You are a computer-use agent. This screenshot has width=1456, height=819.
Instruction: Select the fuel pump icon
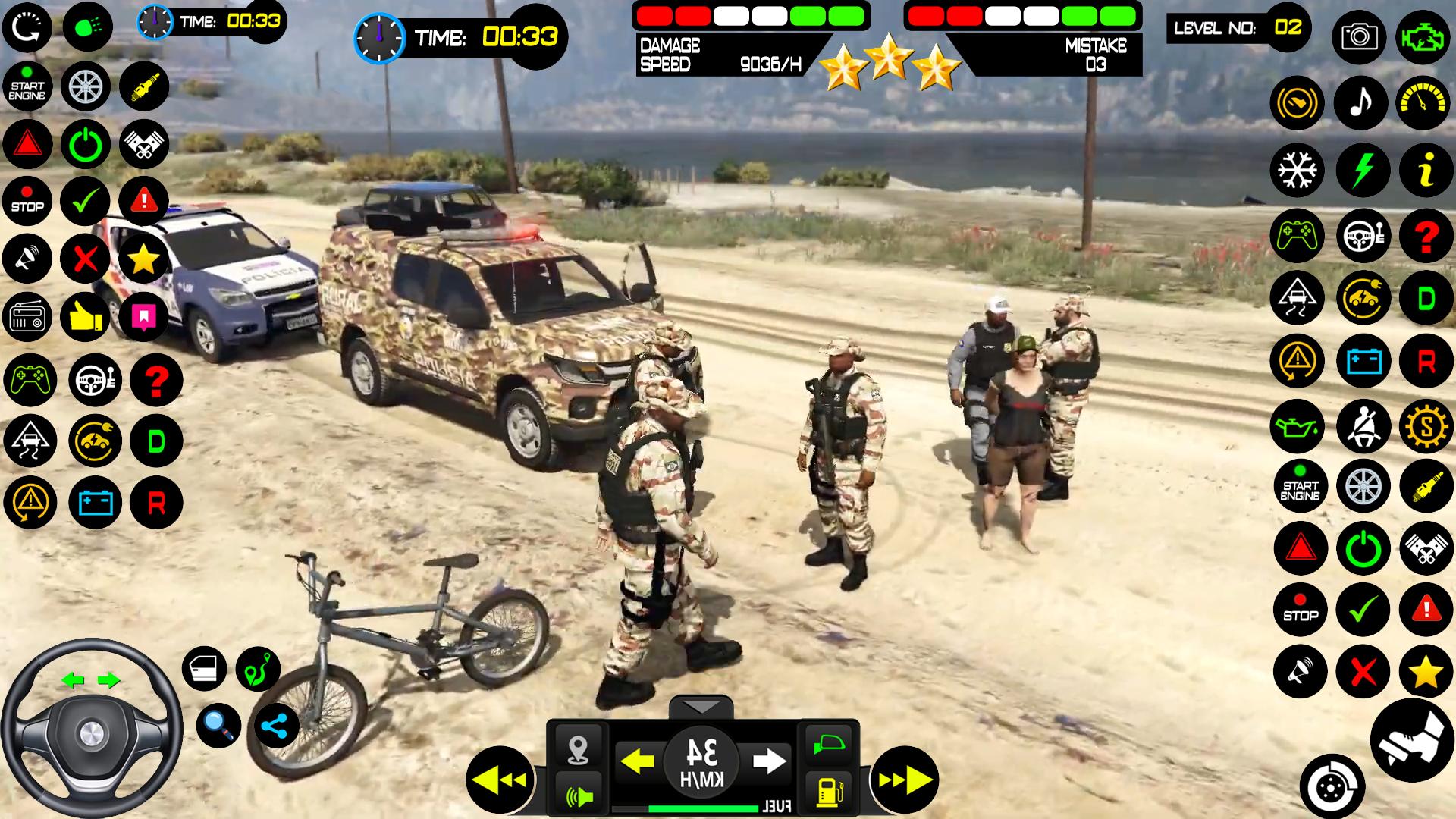coord(827,791)
